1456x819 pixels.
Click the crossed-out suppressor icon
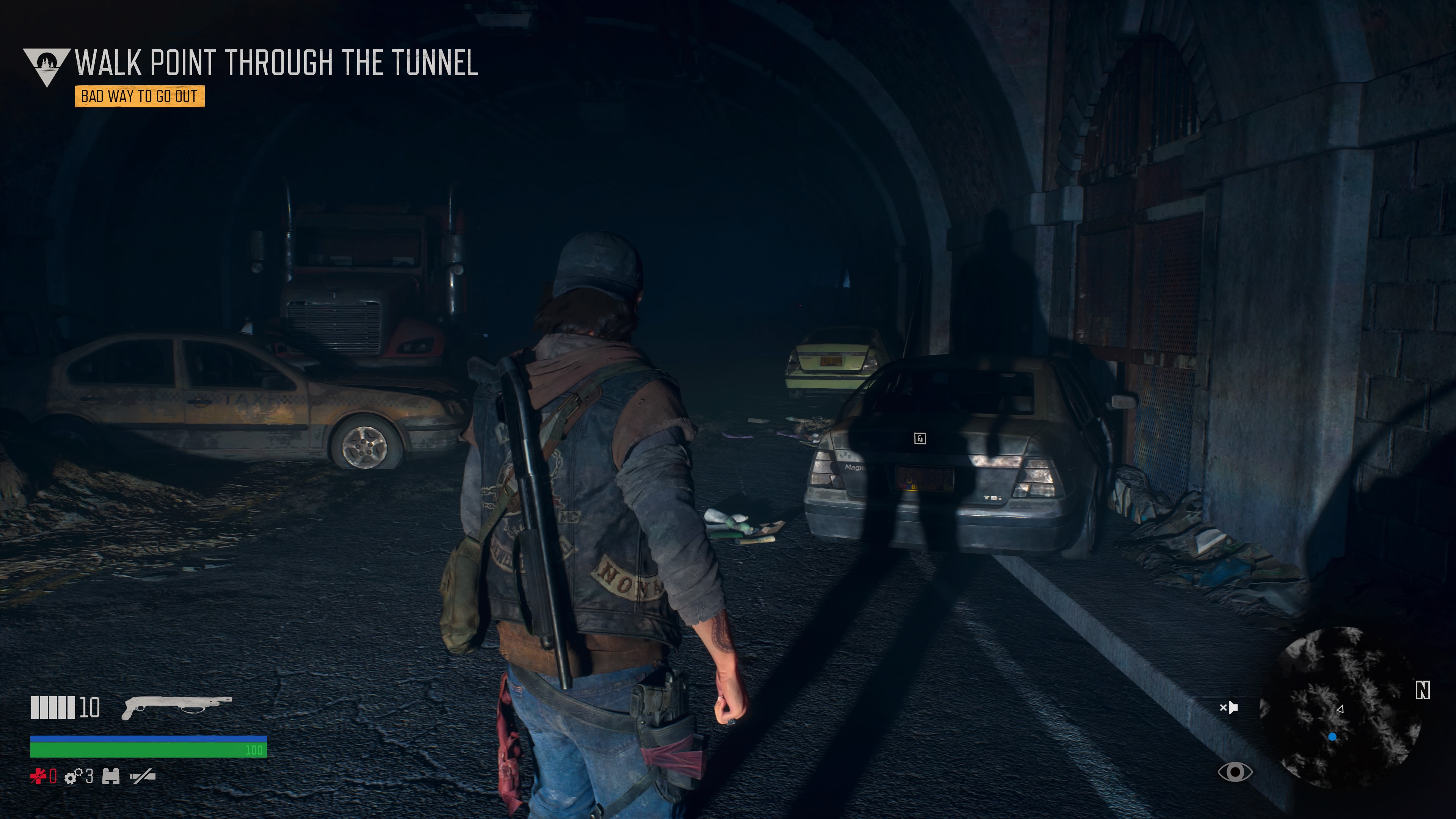coord(143,777)
